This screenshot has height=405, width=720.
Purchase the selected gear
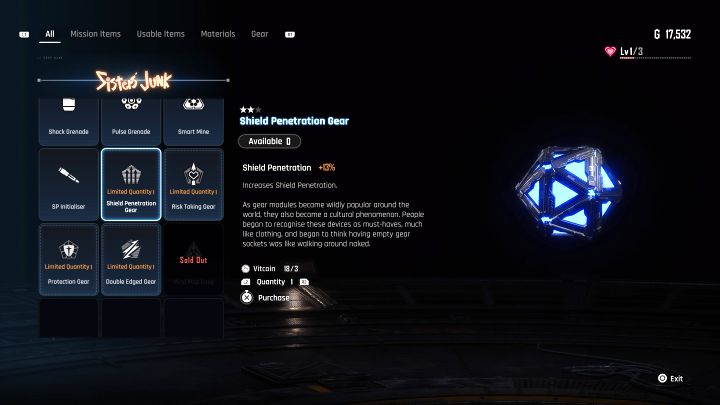click(x=273, y=297)
